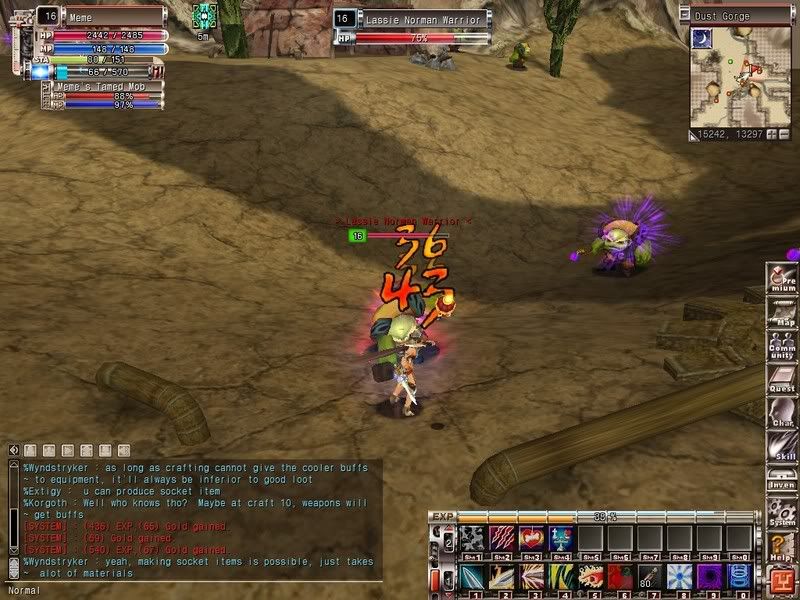Activate the red claw slash skill in Shift-2

[502, 539]
